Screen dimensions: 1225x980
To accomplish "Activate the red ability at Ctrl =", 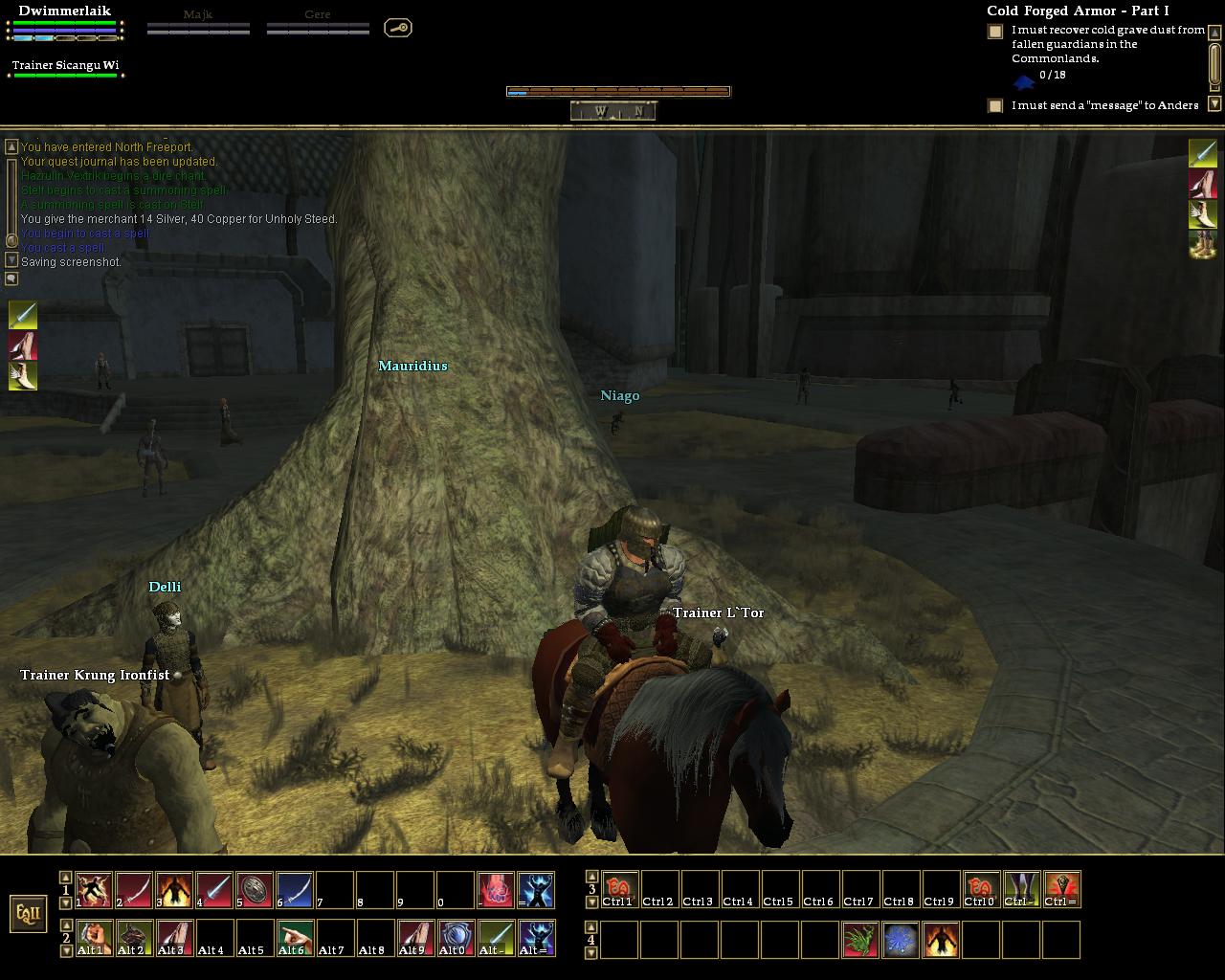I will click(1061, 889).
